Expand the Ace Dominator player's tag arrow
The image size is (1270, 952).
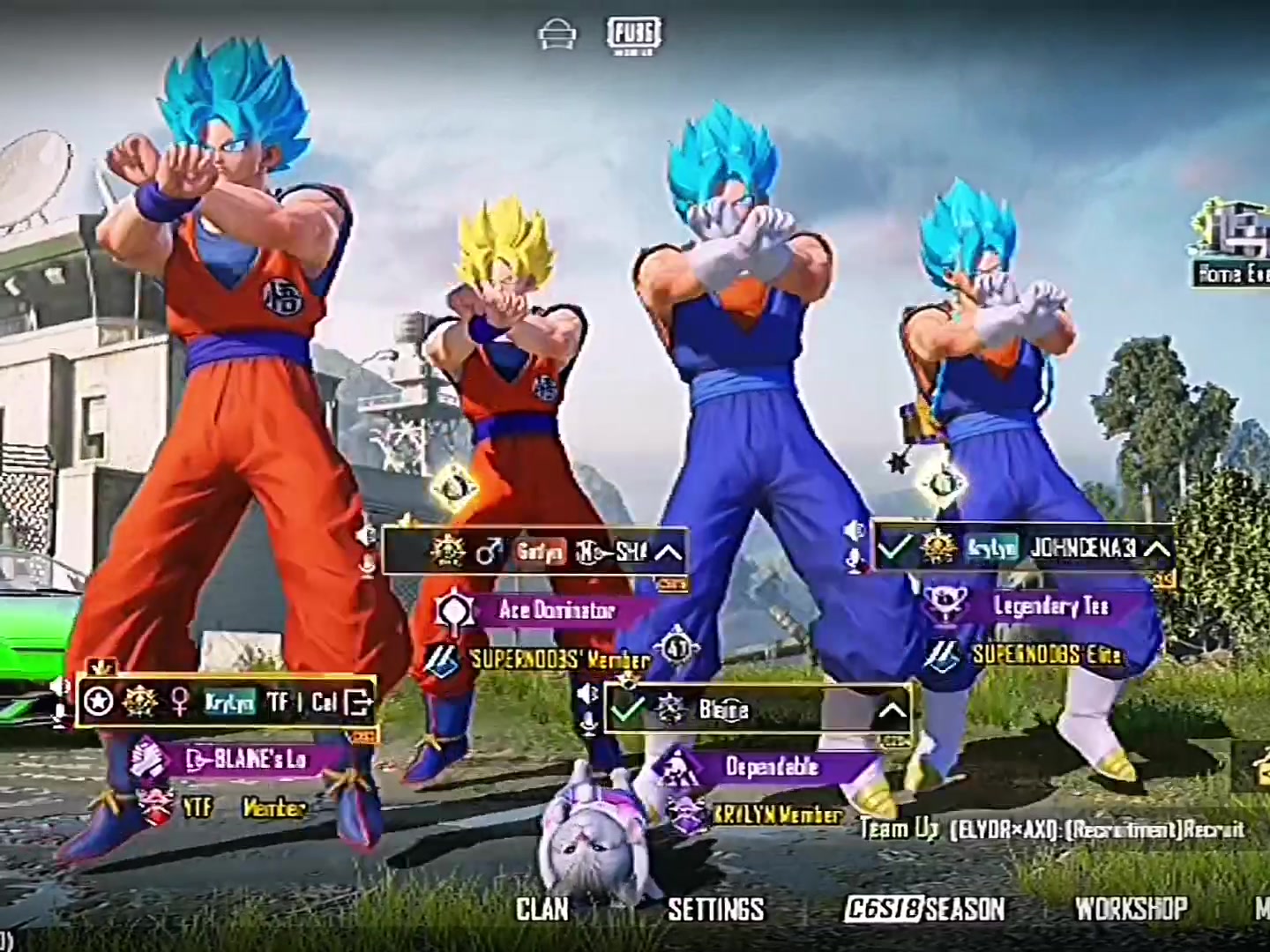click(669, 553)
